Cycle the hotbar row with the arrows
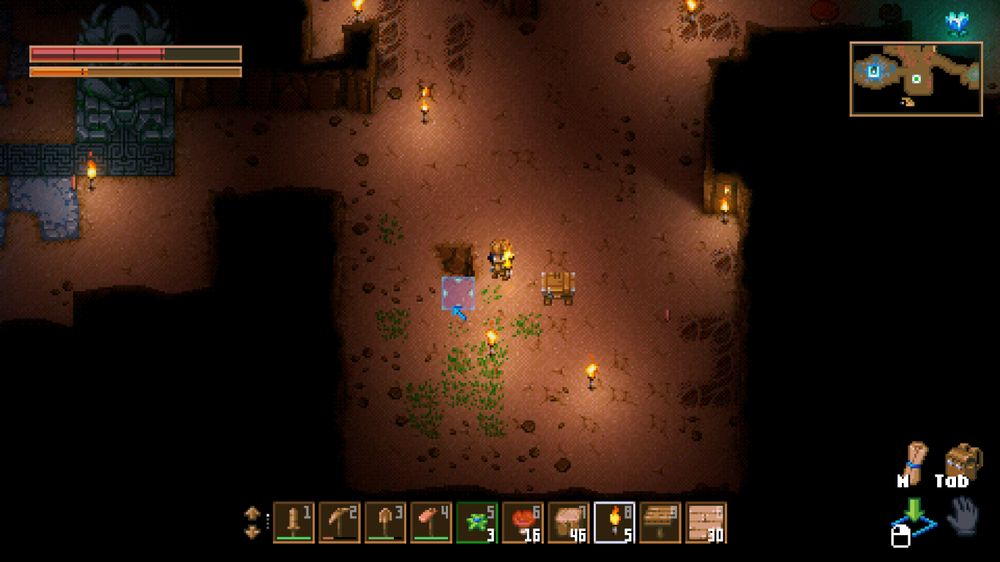 tap(252, 523)
